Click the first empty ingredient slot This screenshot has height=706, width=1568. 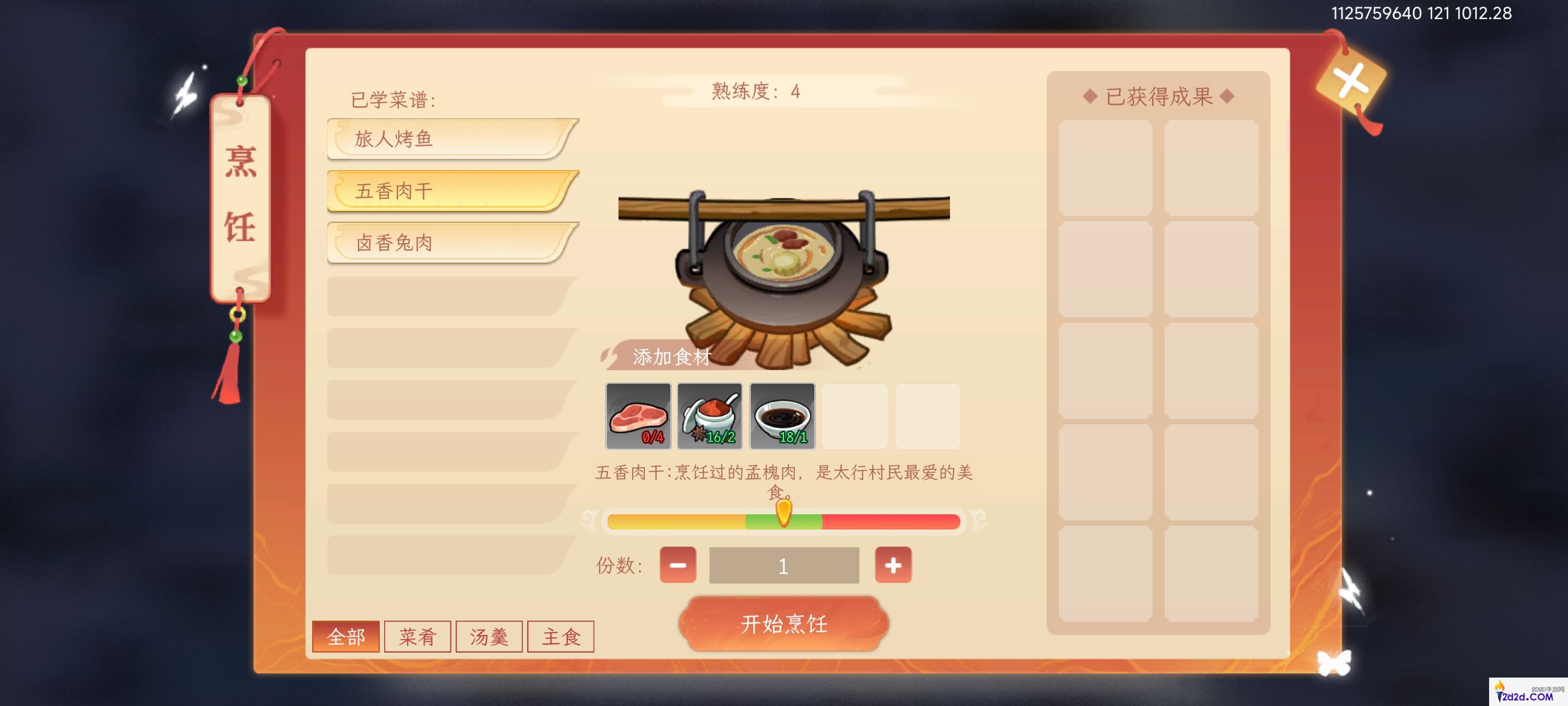click(855, 416)
